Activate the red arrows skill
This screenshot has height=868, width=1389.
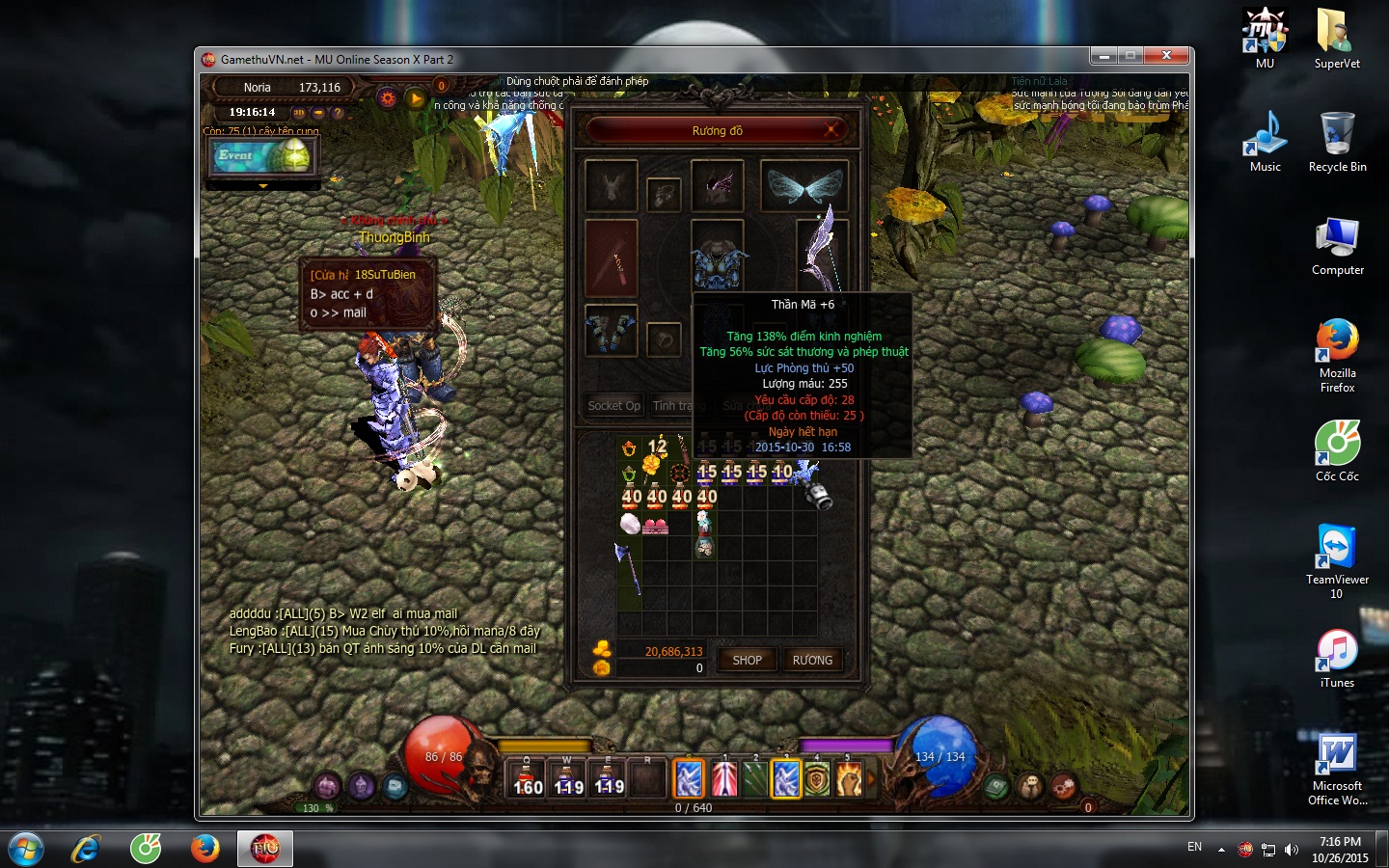[723, 779]
